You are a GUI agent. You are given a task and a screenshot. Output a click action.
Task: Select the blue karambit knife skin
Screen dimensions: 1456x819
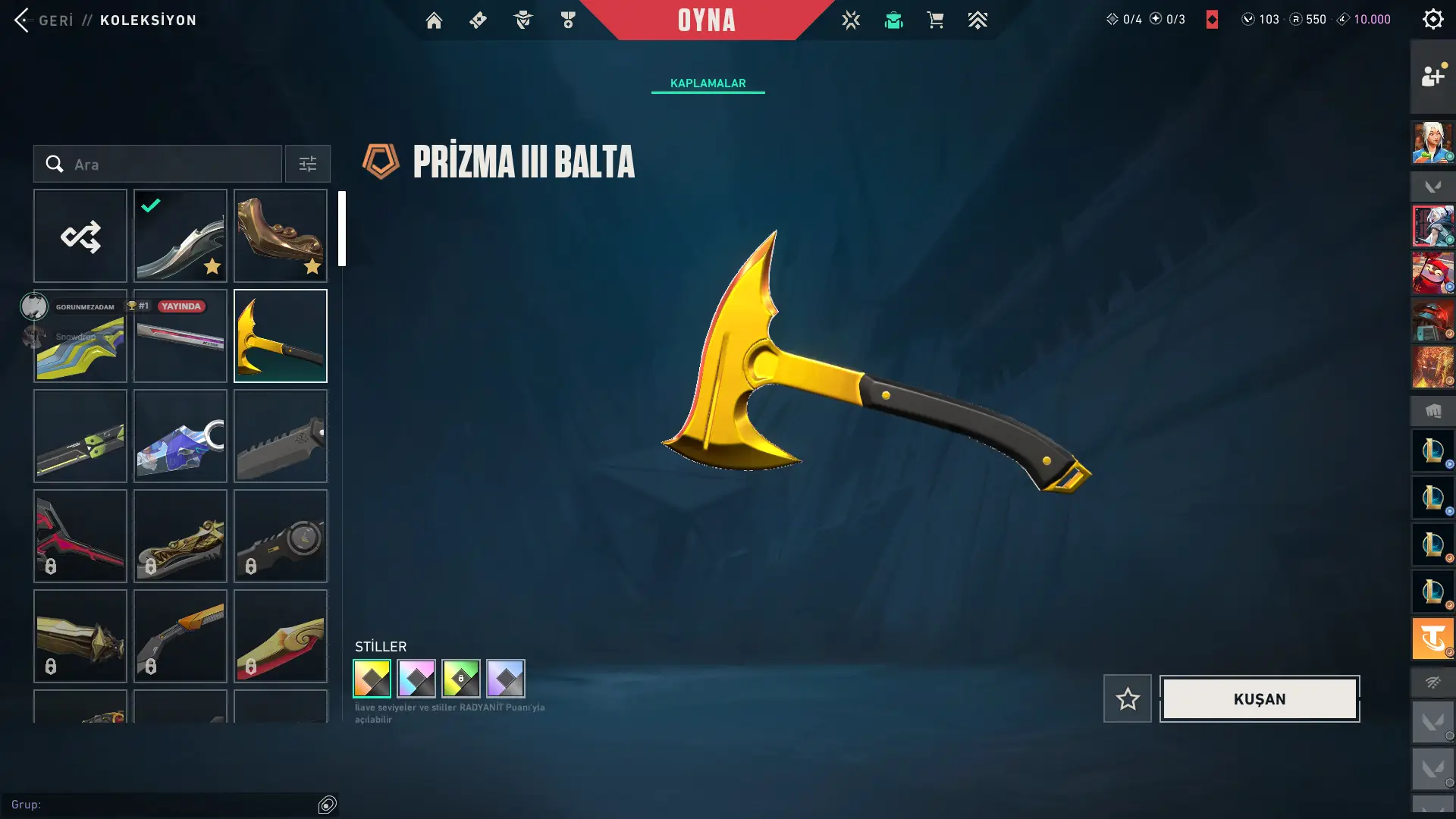(180, 436)
